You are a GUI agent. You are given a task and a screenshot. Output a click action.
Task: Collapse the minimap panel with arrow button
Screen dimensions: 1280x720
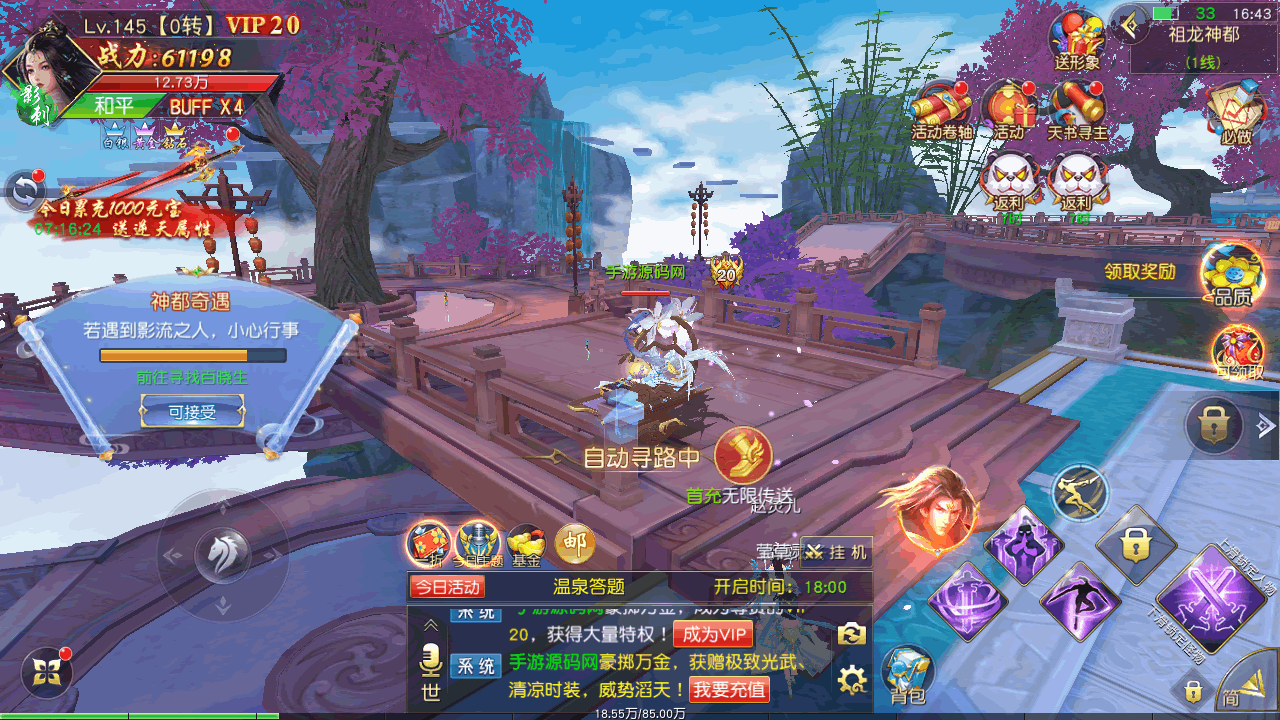pos(1131,24)
